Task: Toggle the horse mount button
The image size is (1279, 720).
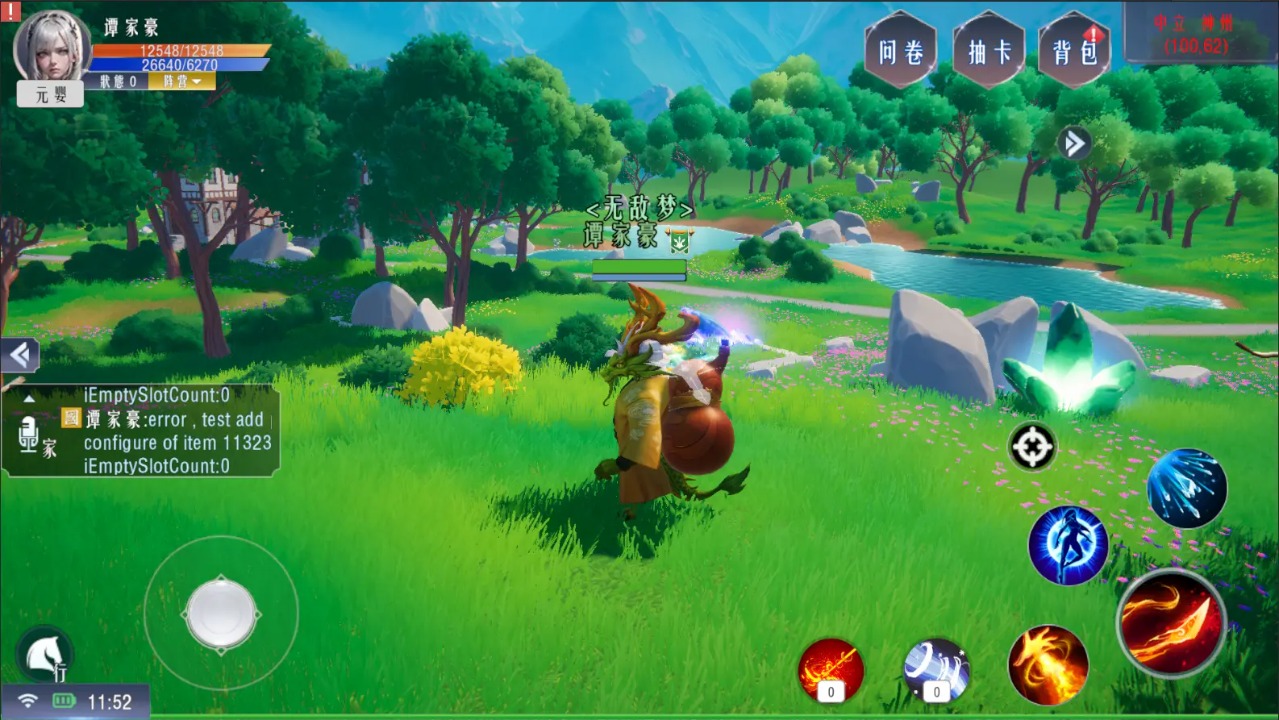Action: tap(44, 654)
